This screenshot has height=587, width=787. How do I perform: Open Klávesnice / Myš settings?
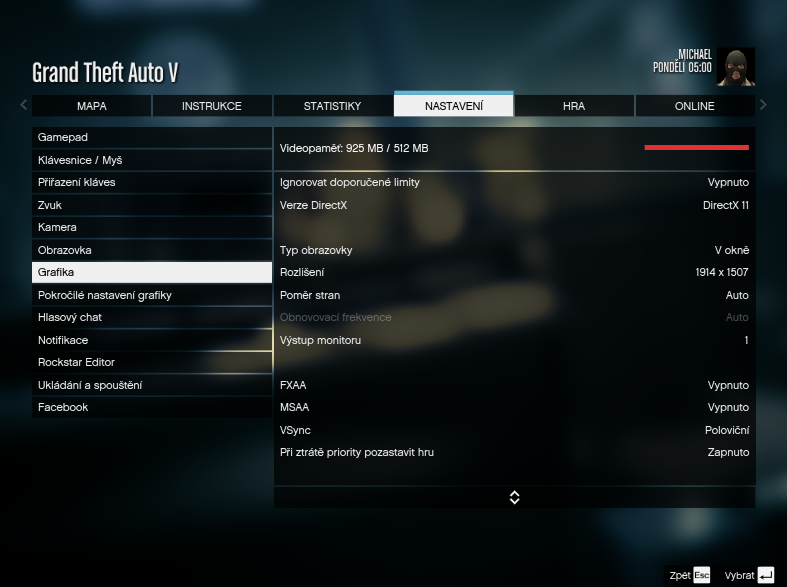coord(152,160)
